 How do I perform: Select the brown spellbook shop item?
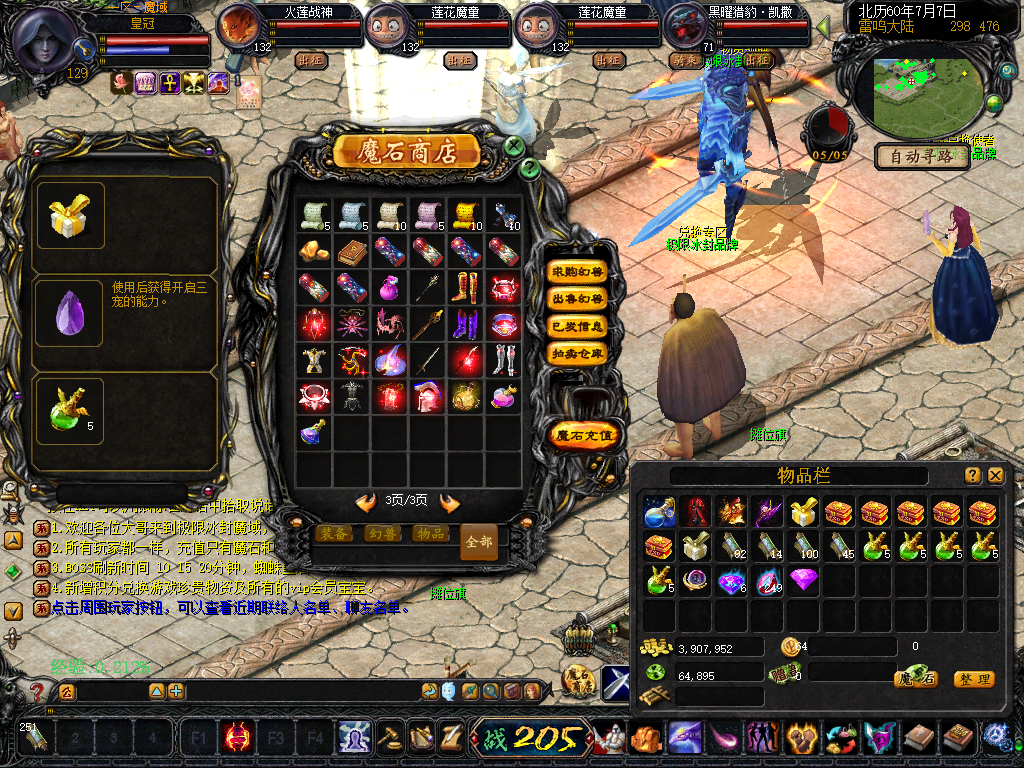point(349,251)
